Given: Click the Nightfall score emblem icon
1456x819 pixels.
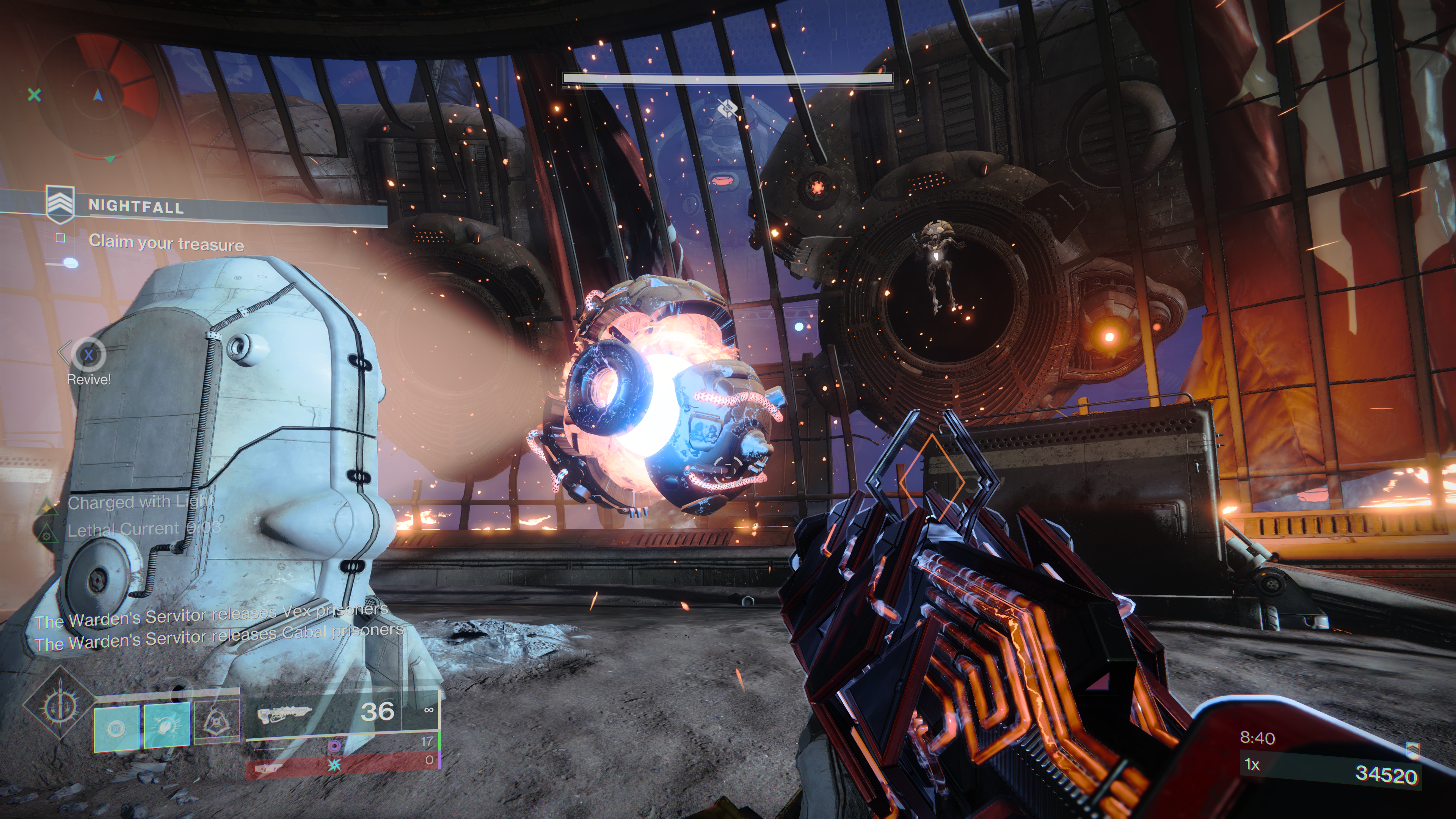Looking at the screenshot, I should click(x=1412, y=750).
